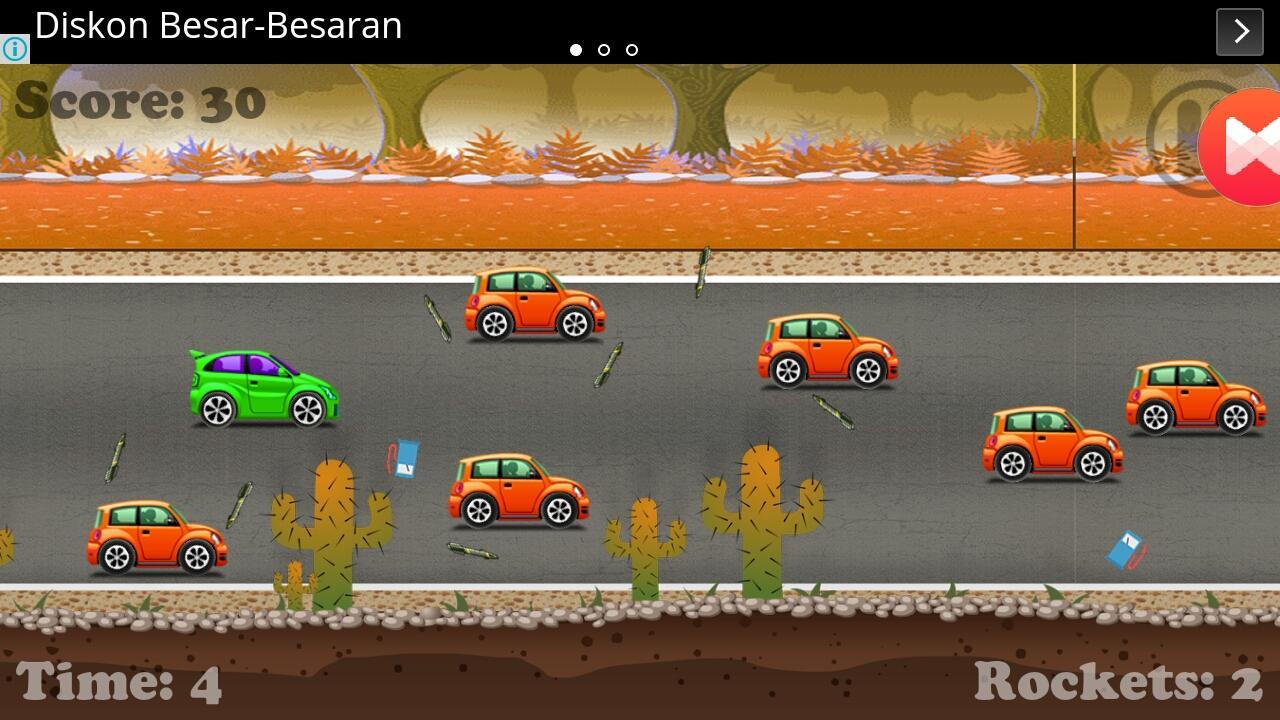Select the second carousel dot on ad banner
This screenshot has height=720, width=1280.
point(604,49)
